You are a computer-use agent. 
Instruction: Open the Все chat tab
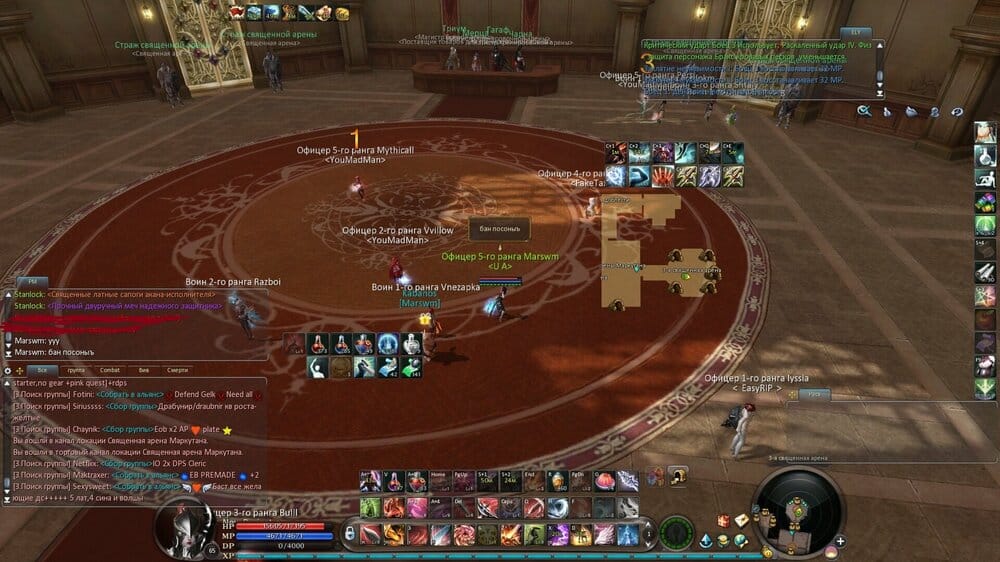click(42, 370)
